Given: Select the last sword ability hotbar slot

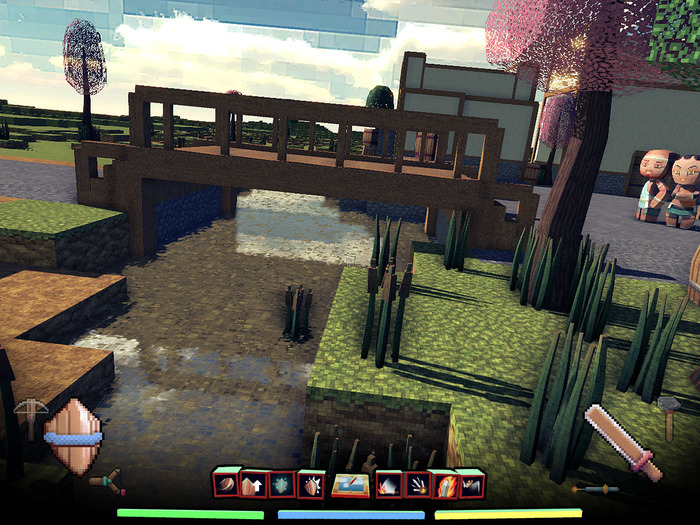Looking at the screenshot, I should point(470,484).
